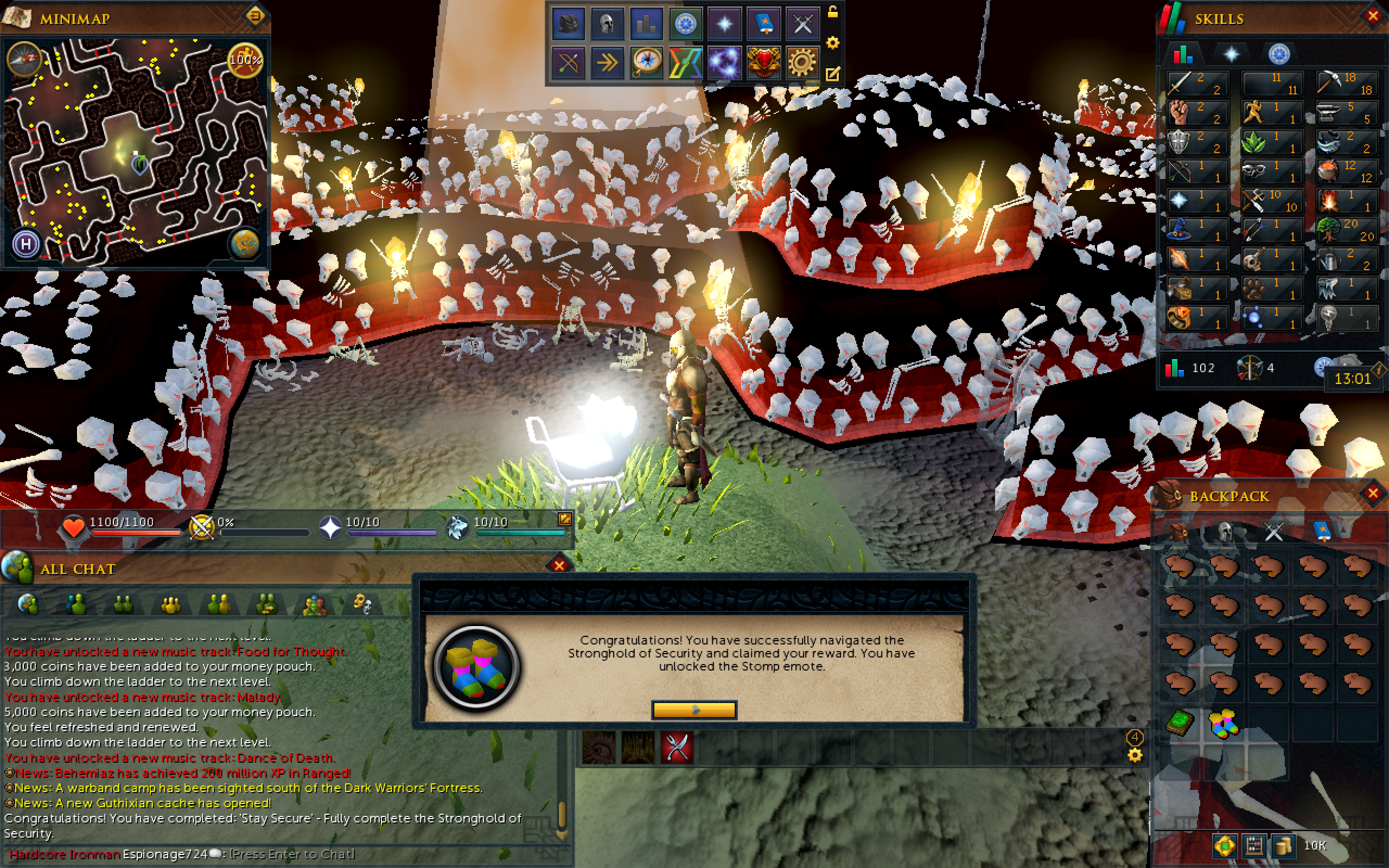This screenshot has width=1389, height=868.
Task: Close the Skills panel
Action: coord(1372,17)
